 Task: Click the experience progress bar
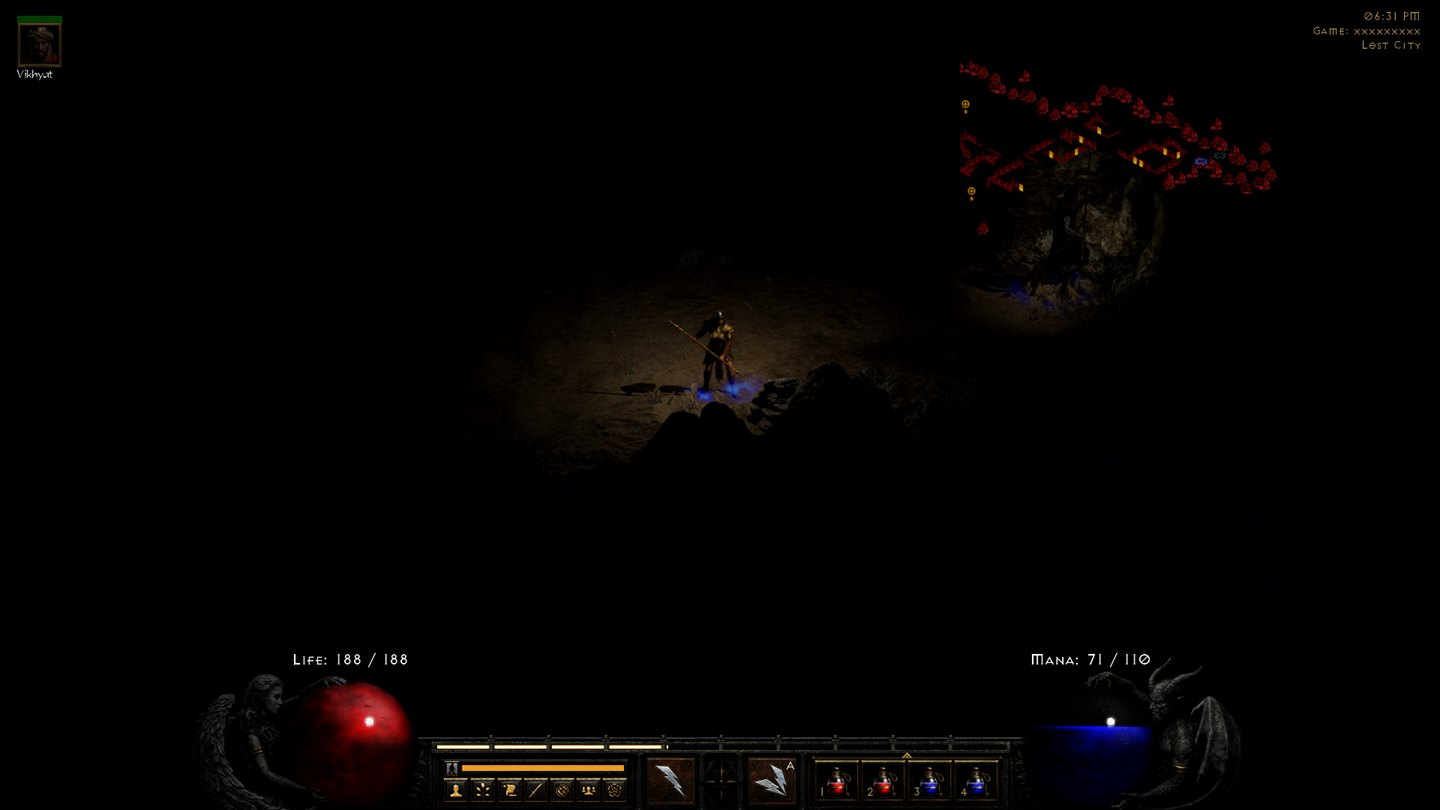(x=545, y=768)
